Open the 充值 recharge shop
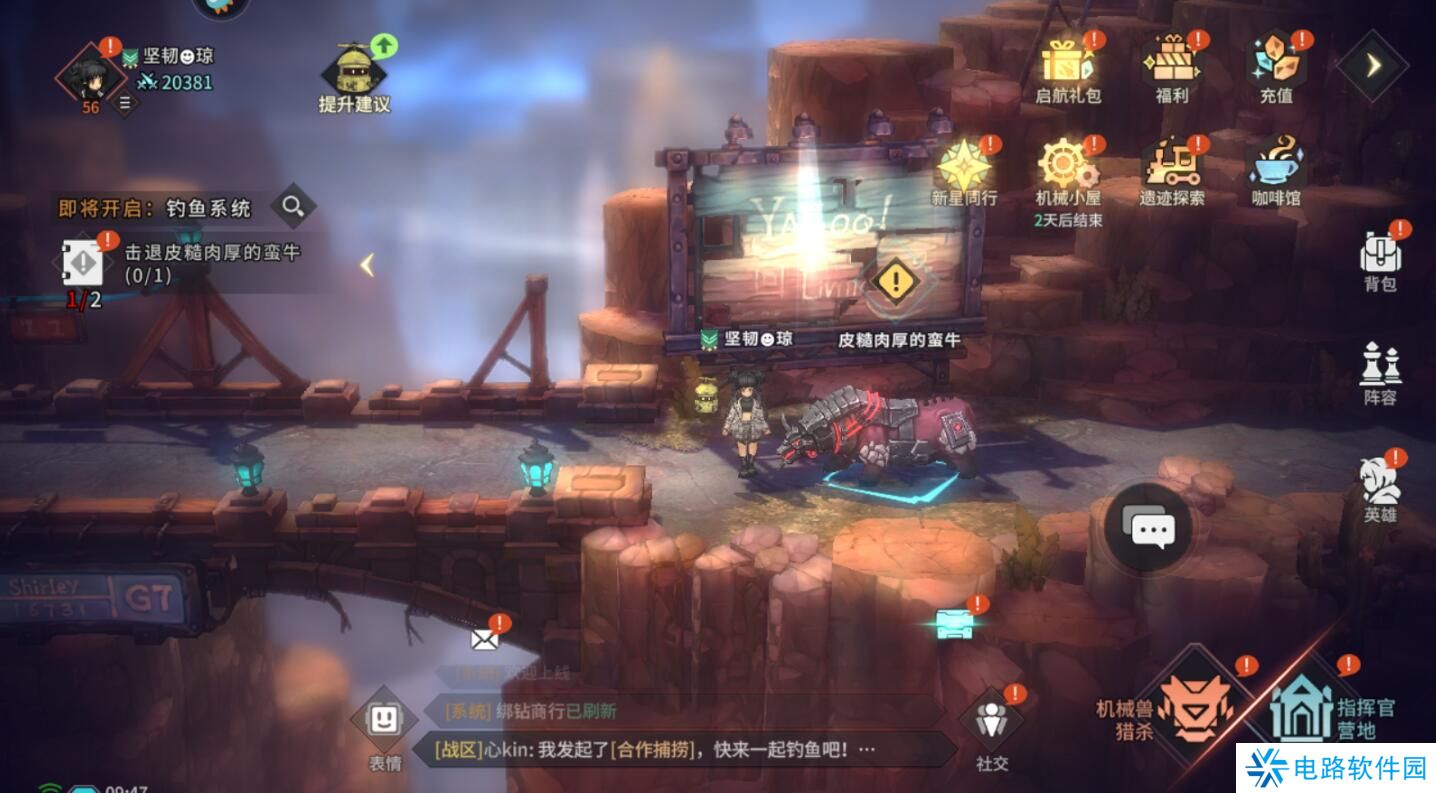The width and height of the screenshot is (1436, 793). coord(1275,68)
